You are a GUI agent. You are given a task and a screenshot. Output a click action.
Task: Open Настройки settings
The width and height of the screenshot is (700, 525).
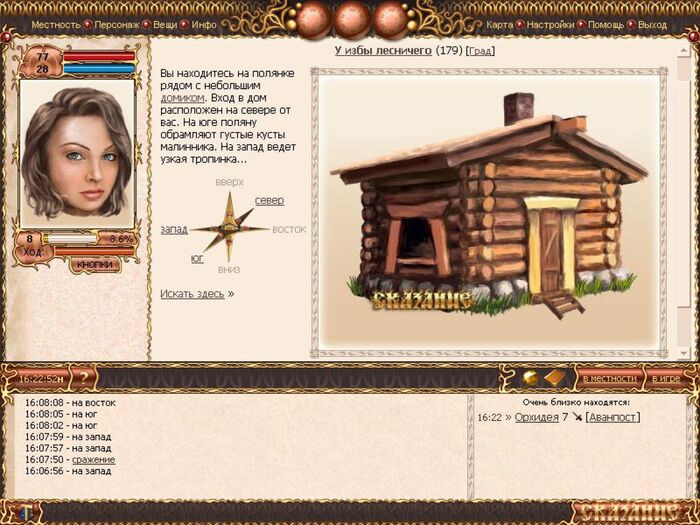click(x=550, y=24)
